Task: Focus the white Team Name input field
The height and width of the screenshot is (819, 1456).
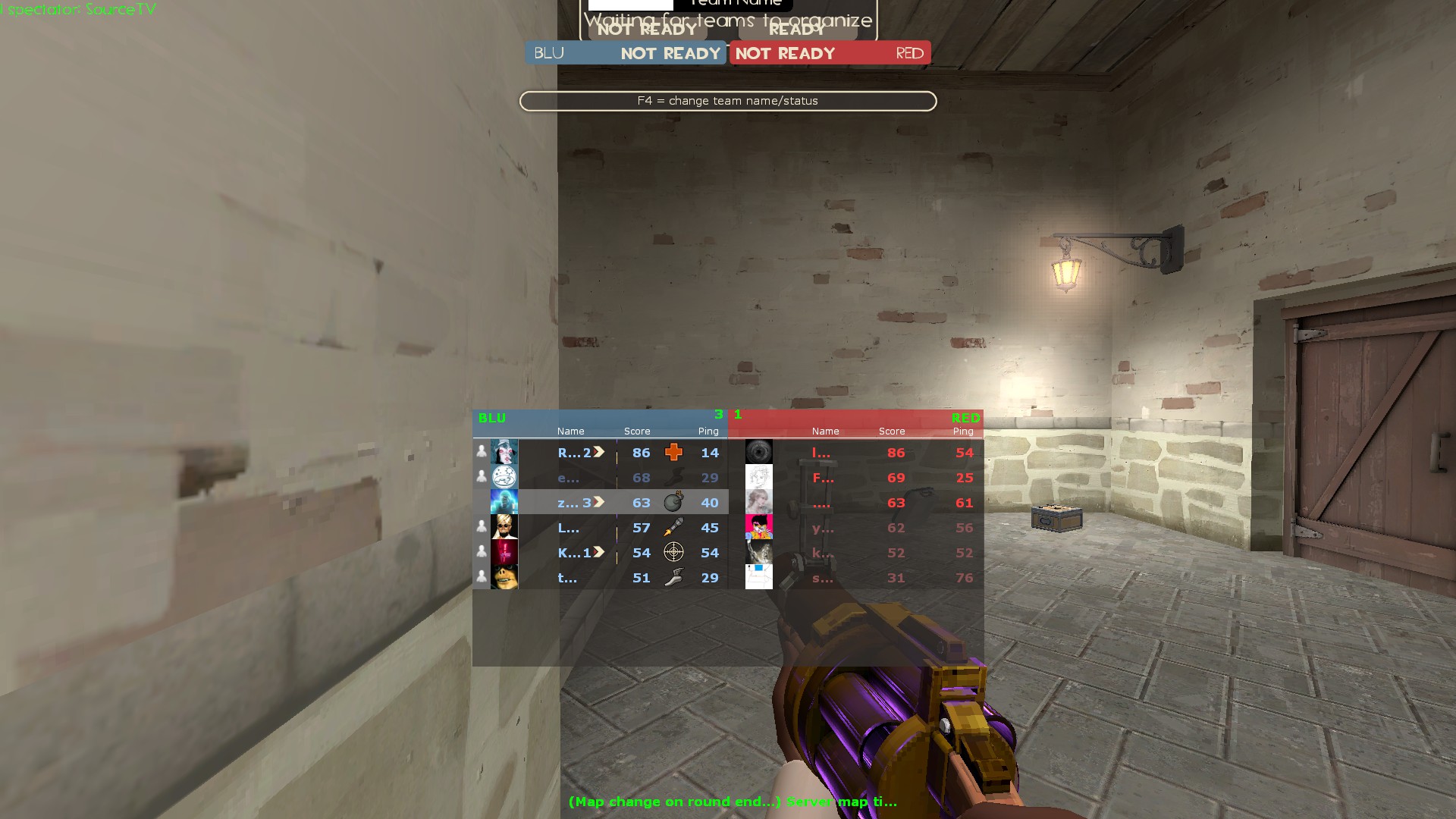Action: (x=630, y=5)
